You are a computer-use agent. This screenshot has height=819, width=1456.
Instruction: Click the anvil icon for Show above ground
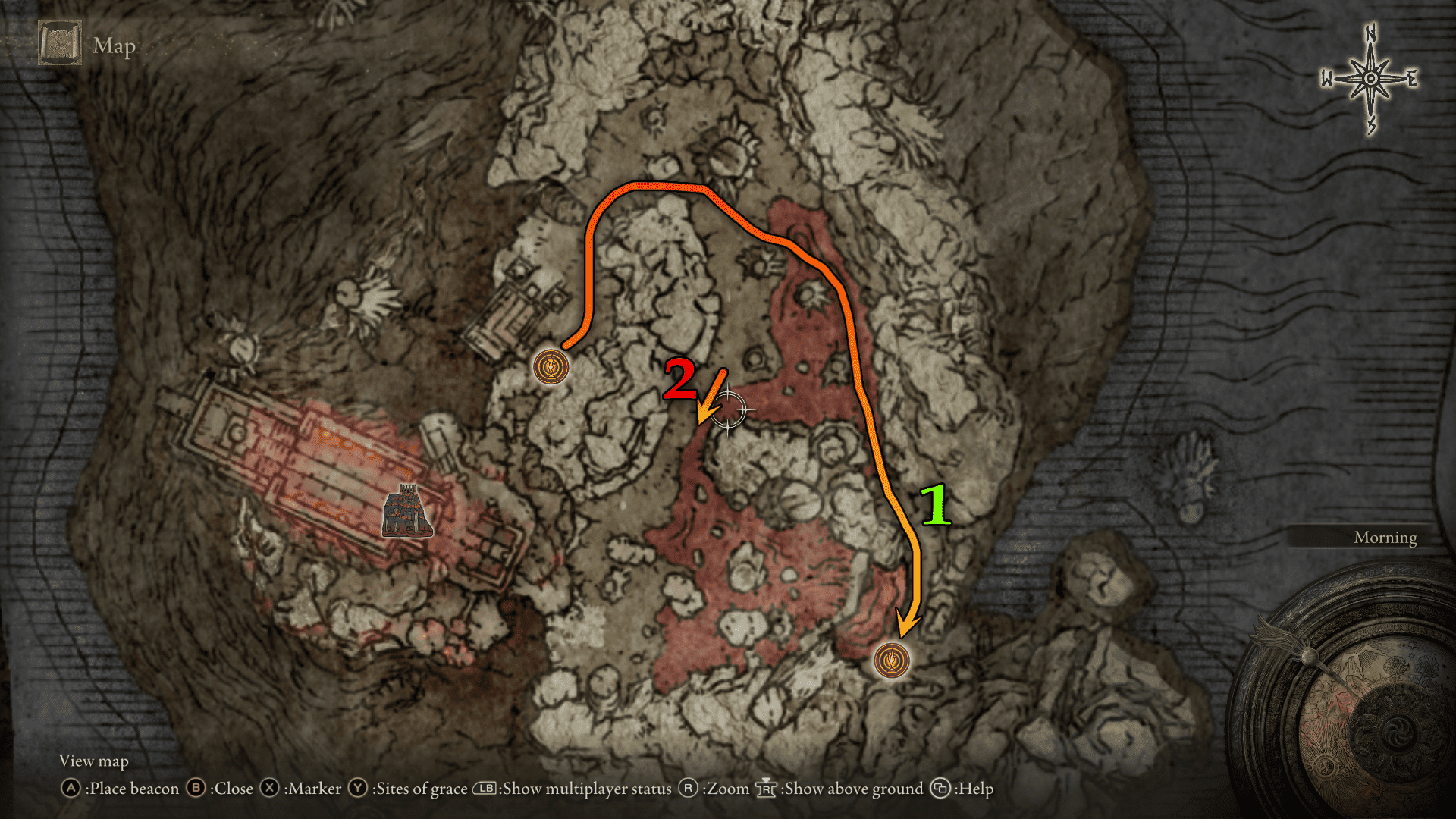(x=767, y=789)
